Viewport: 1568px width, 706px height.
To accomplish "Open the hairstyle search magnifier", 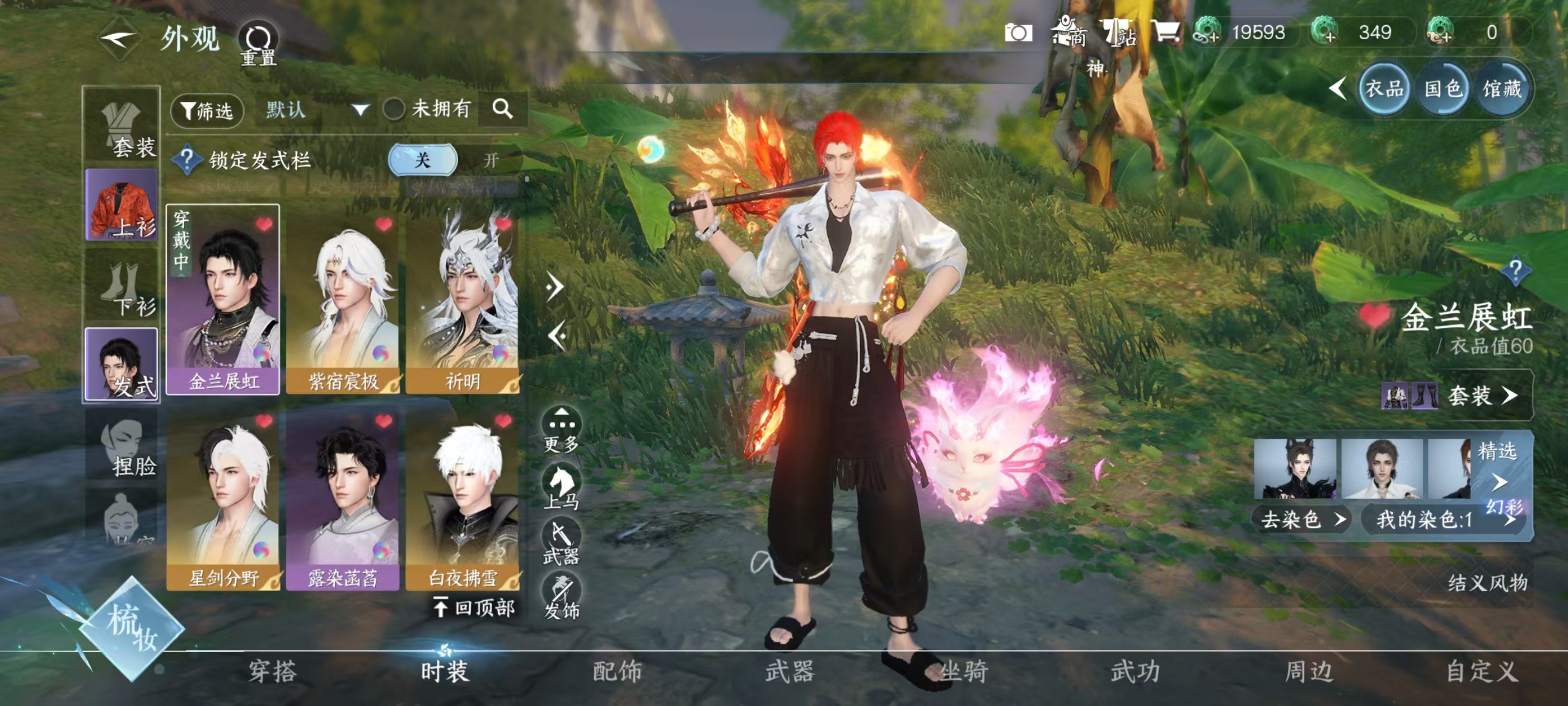I will pos(502,109).
